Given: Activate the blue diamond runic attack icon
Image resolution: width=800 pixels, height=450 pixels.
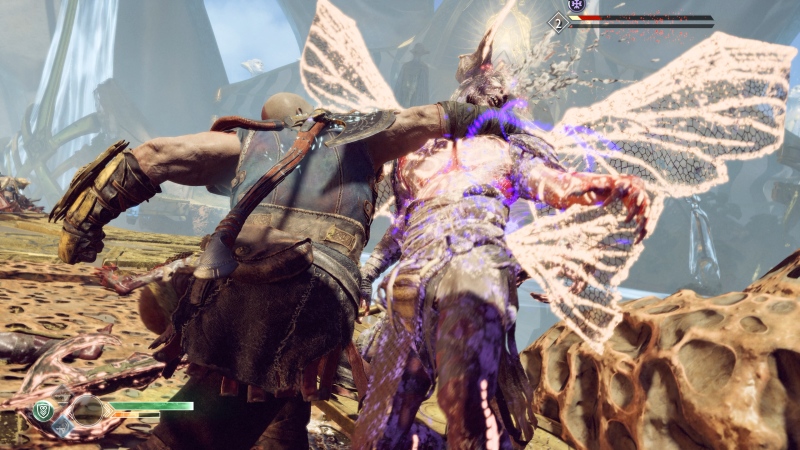Looking at the screenshot, I should tap(62, 426).
